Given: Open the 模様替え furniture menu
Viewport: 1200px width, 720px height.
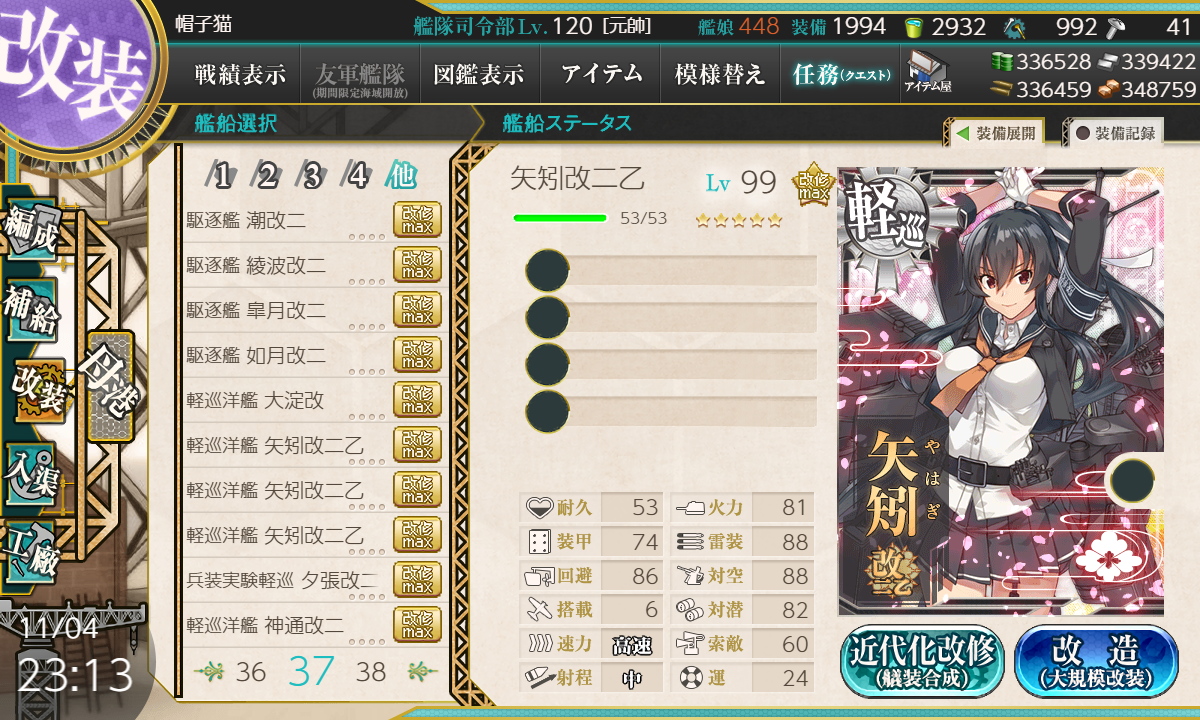Looking at the screenshot, I should 719,74.
